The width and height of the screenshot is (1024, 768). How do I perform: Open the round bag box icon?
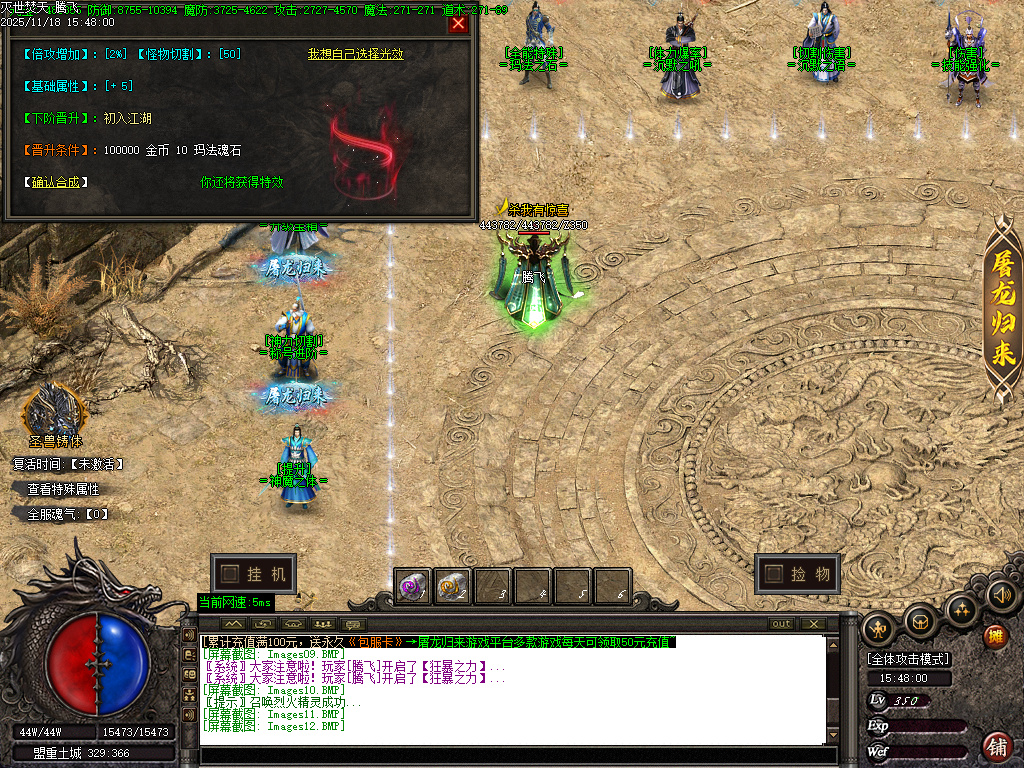(921, 621)
